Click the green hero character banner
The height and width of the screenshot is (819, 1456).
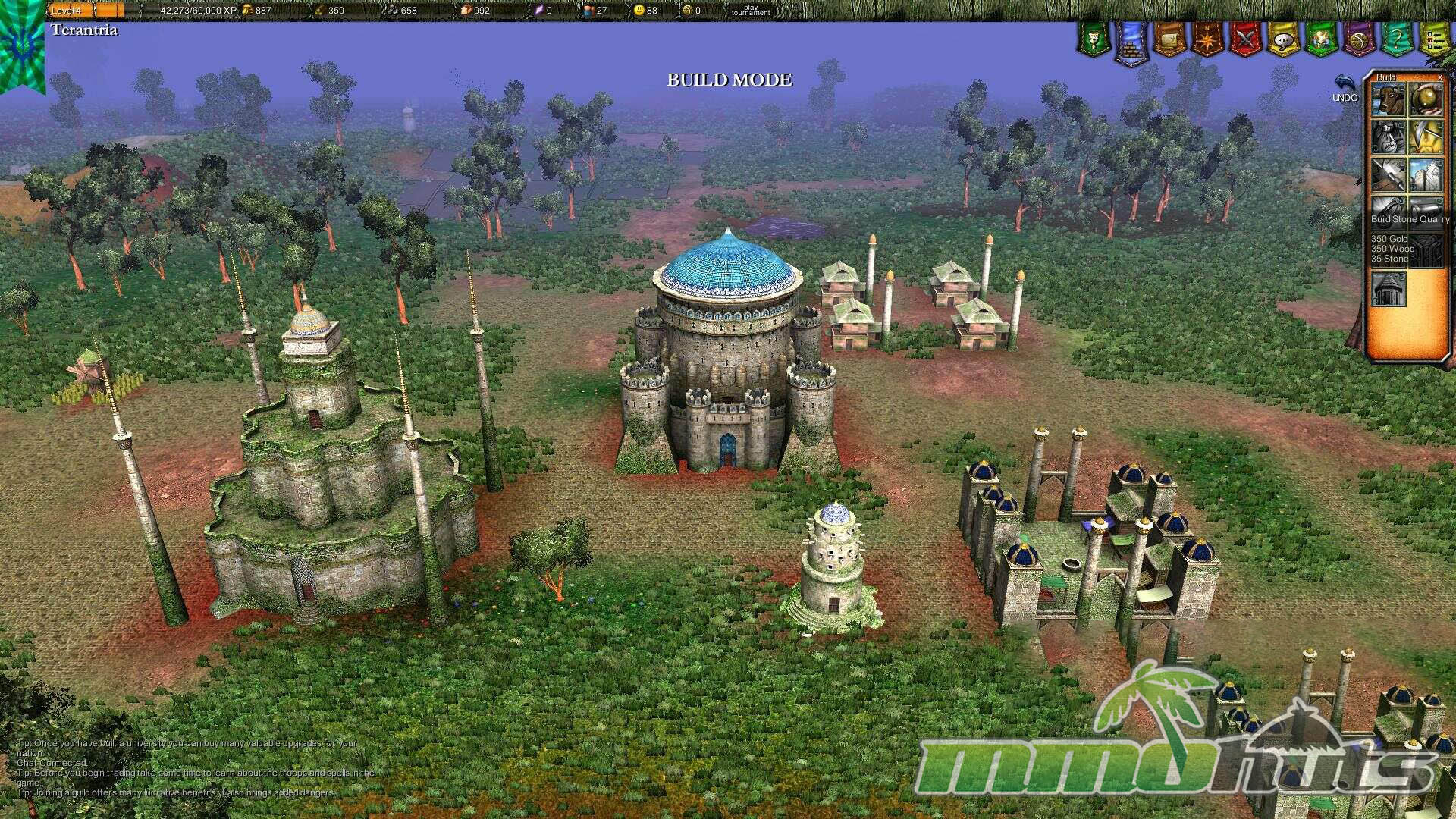tap(1320, 39)
